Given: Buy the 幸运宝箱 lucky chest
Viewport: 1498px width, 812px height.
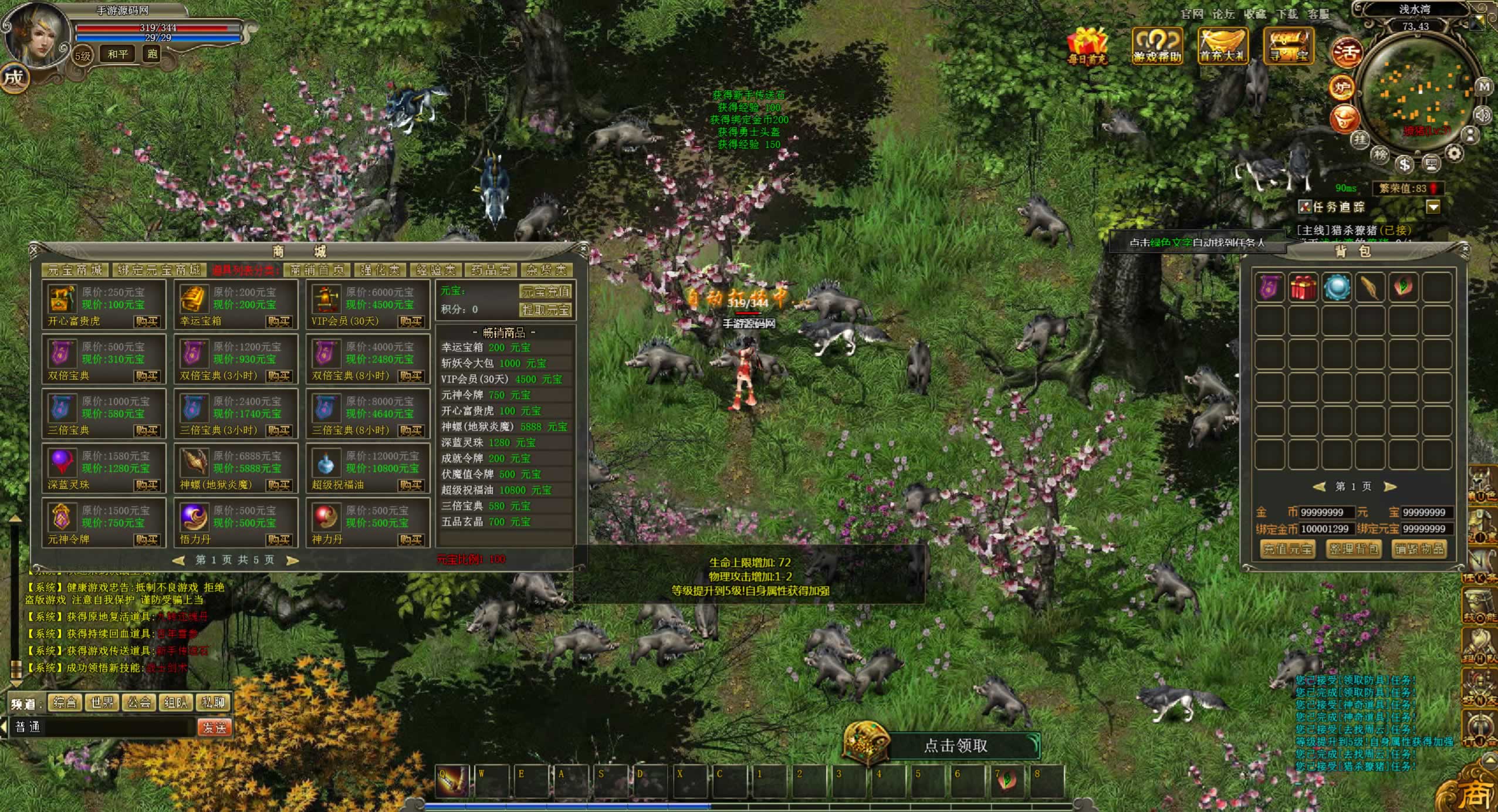Looking at the screenshot, I should (x=279, y=321).
